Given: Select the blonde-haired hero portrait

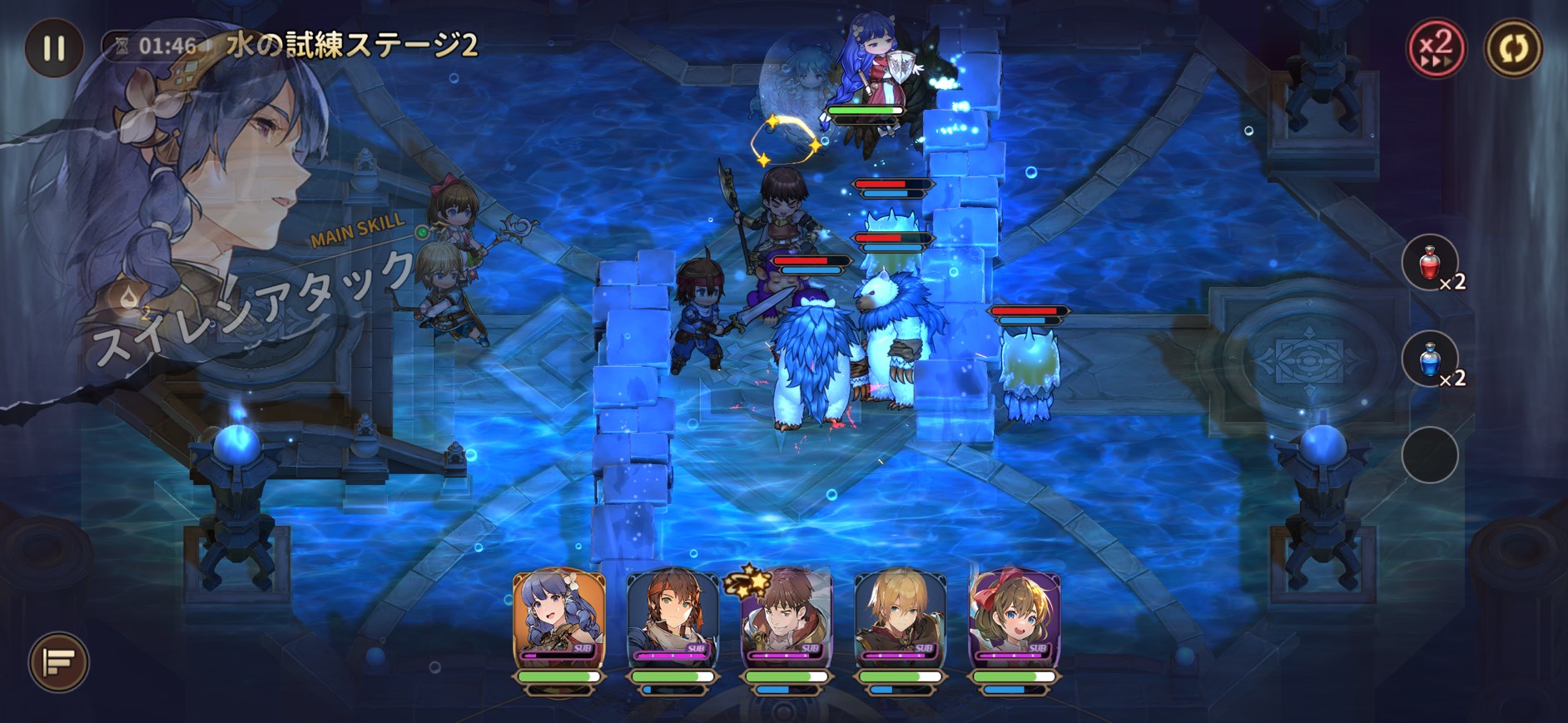Looking at the screenshot, I should pyautogui.click(x=901, y=617).
